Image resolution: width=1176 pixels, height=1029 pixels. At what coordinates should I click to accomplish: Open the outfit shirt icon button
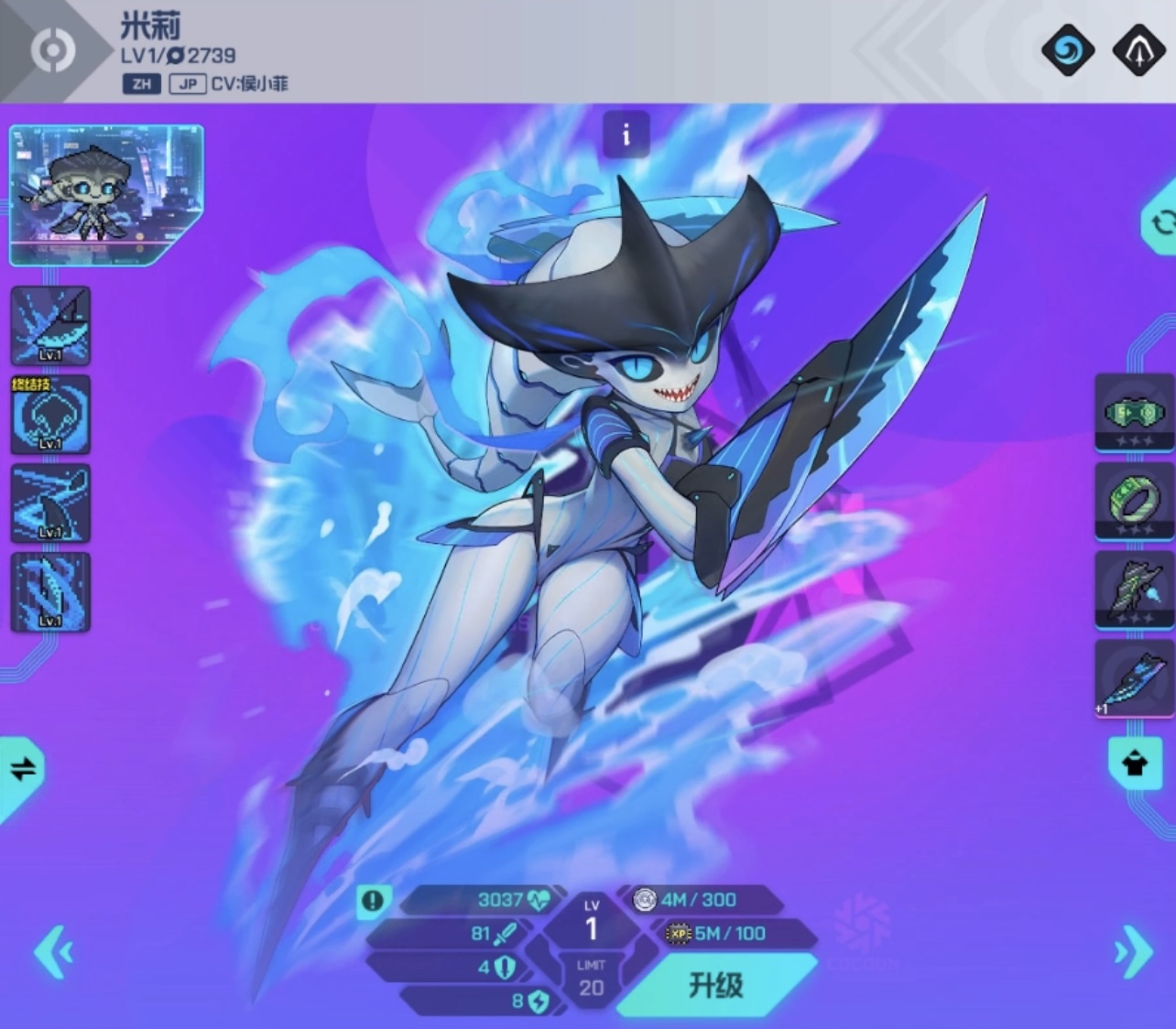[x=1134, y=764]
